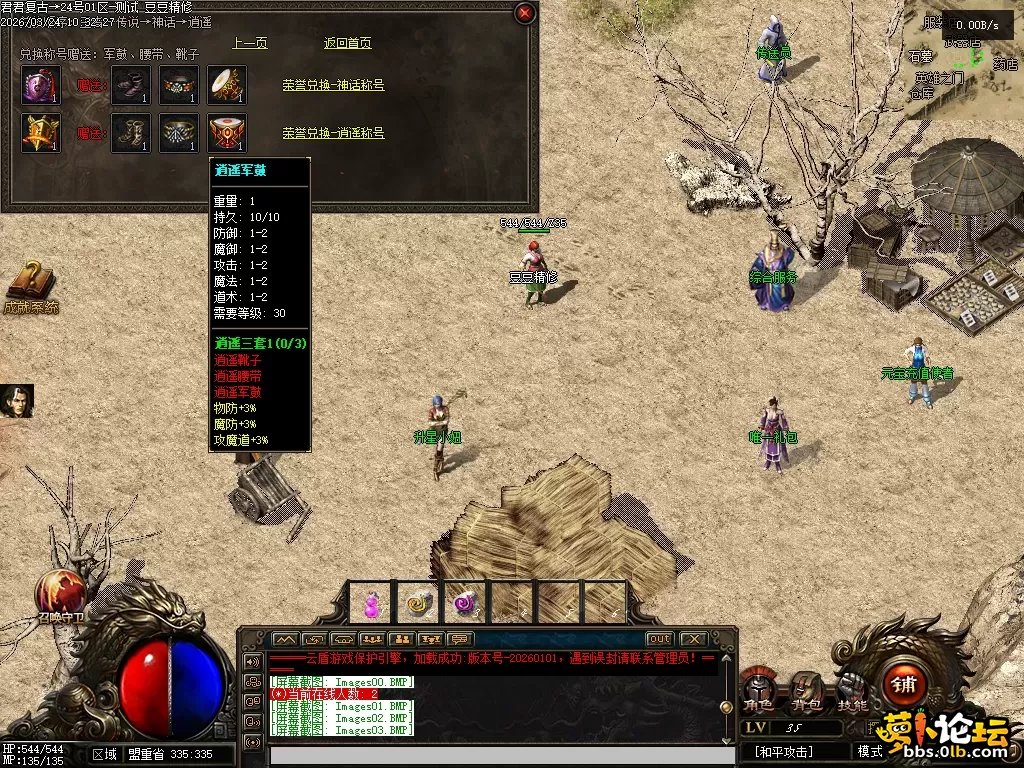Close the title exchange window

[x=524, y=13]
